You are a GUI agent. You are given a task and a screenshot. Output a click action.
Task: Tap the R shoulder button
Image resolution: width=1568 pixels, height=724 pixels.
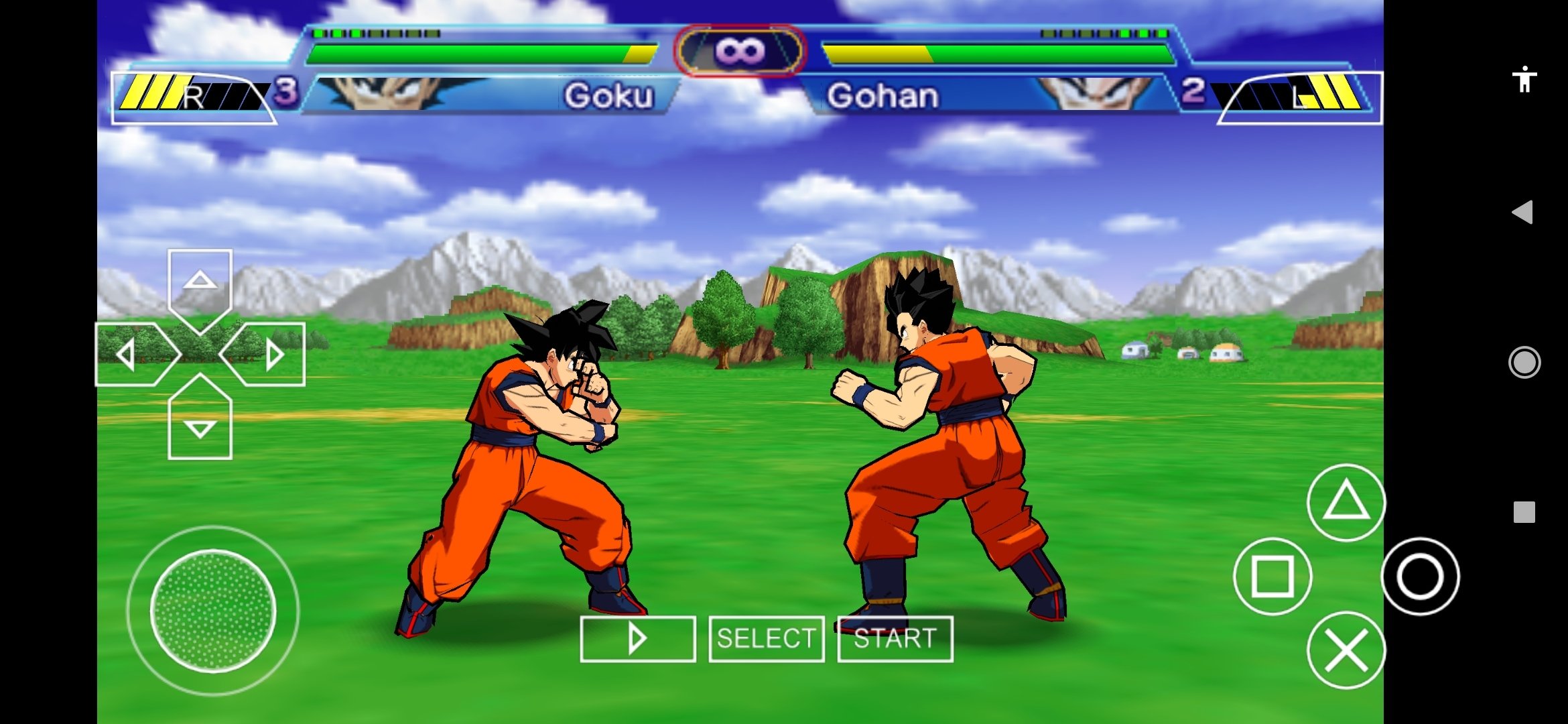point(193,98)
